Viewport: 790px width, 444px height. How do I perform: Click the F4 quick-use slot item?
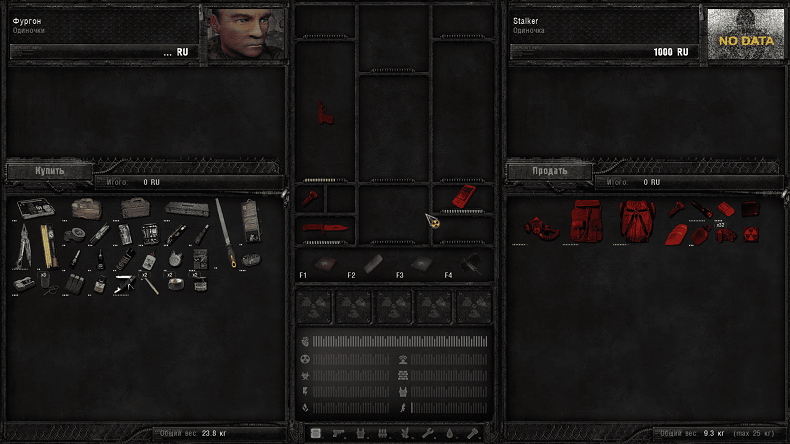click(x=472, y=263)
